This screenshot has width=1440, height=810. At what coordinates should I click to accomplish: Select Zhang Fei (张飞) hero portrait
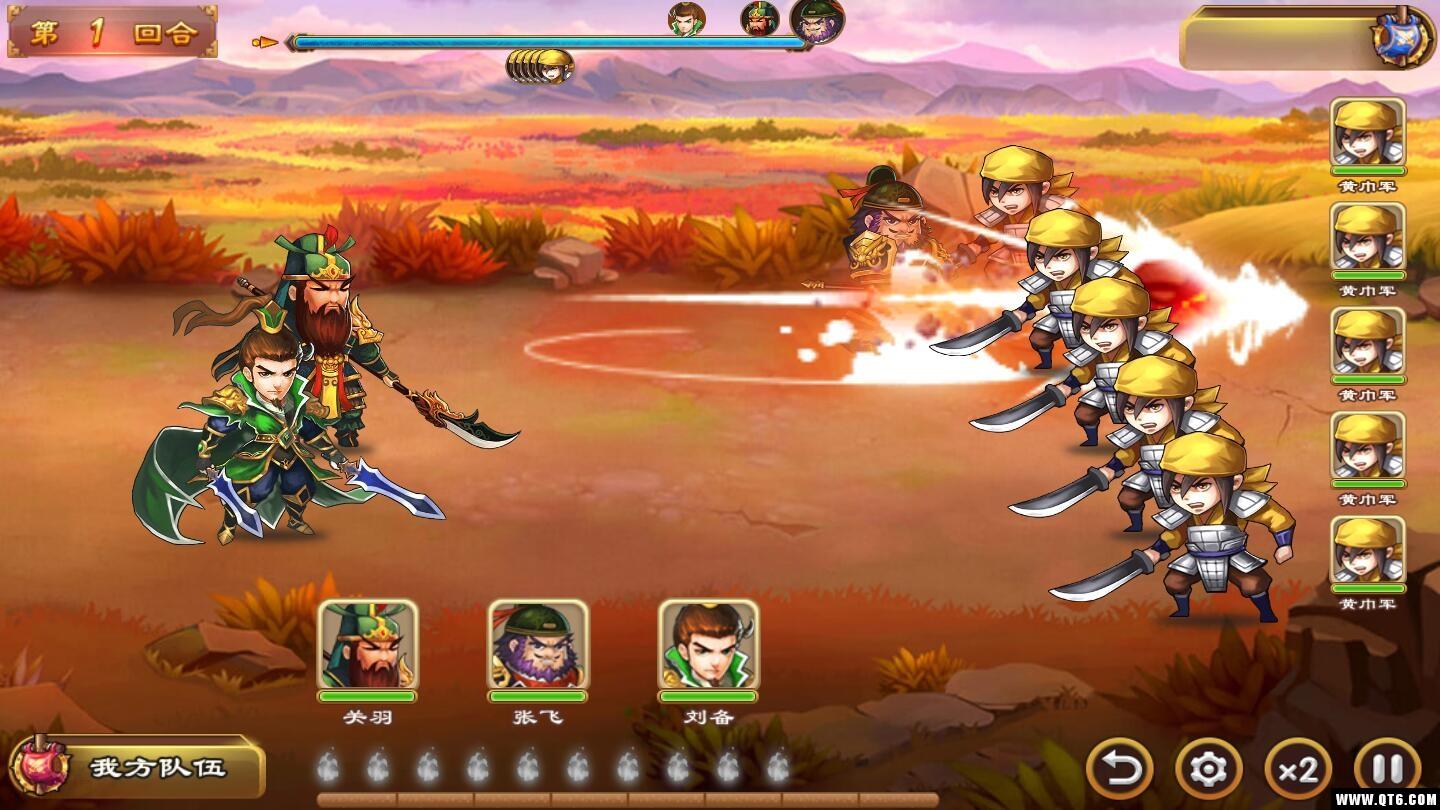pos(538,645)
